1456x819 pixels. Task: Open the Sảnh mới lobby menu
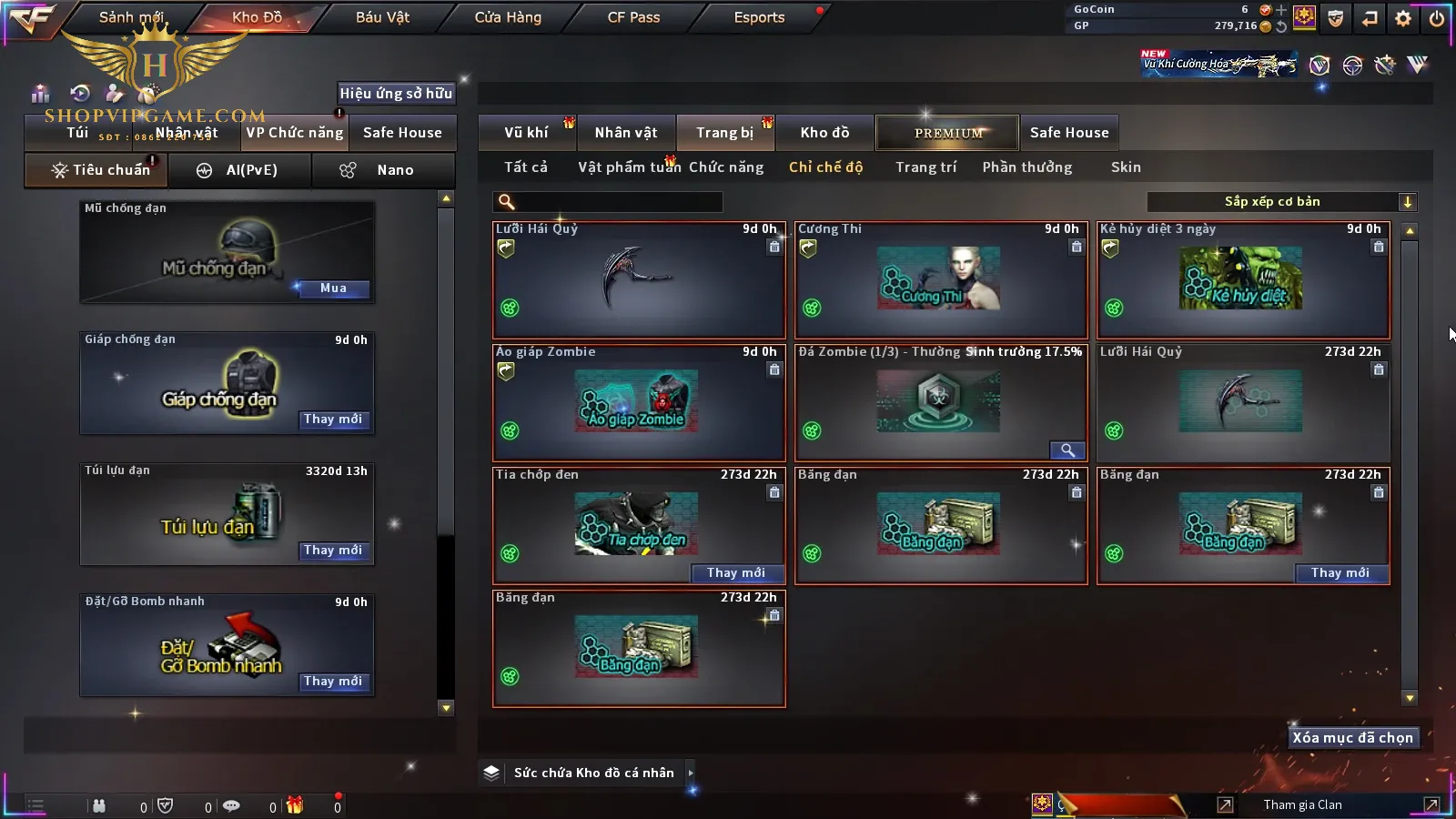point(131,17)
